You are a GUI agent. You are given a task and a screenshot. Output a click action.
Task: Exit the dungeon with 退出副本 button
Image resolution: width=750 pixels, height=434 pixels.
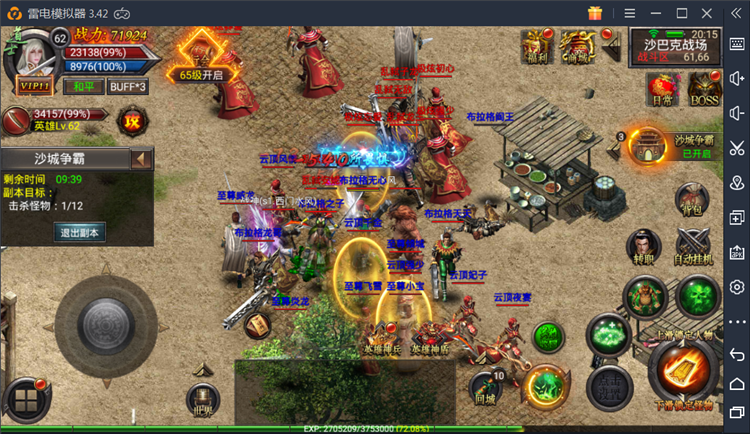click(78, 231)
